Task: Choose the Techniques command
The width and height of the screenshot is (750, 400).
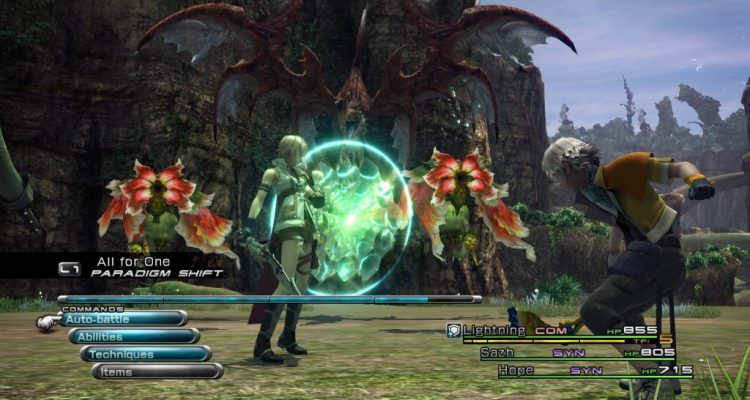Action: tap(146, 354)
